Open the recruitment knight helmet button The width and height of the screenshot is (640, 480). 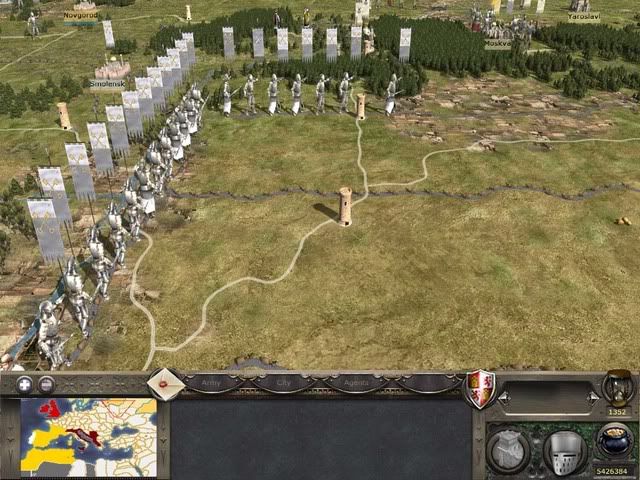click(565, 450)
